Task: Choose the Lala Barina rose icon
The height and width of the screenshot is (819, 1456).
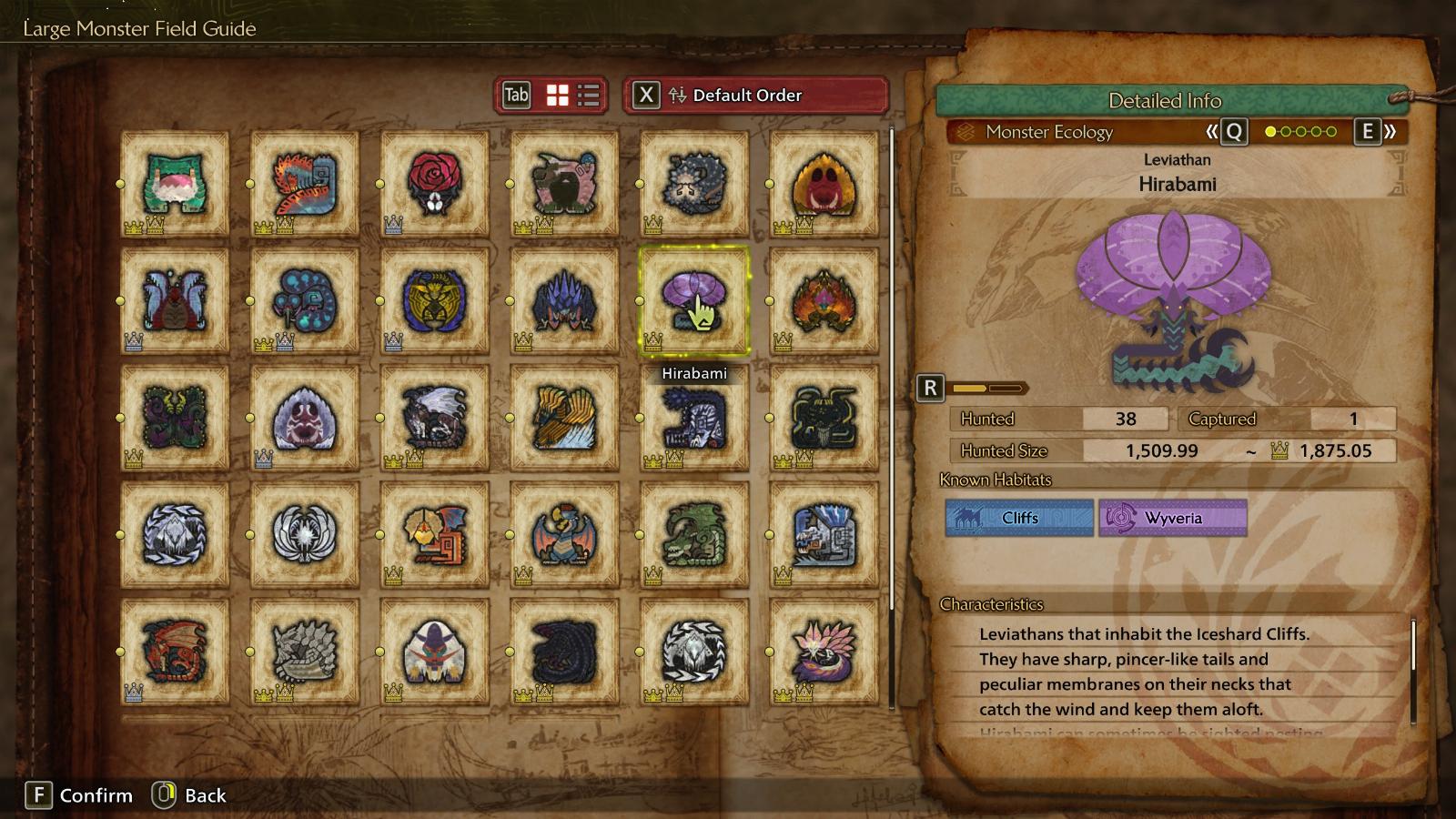Action: [435, 184]
